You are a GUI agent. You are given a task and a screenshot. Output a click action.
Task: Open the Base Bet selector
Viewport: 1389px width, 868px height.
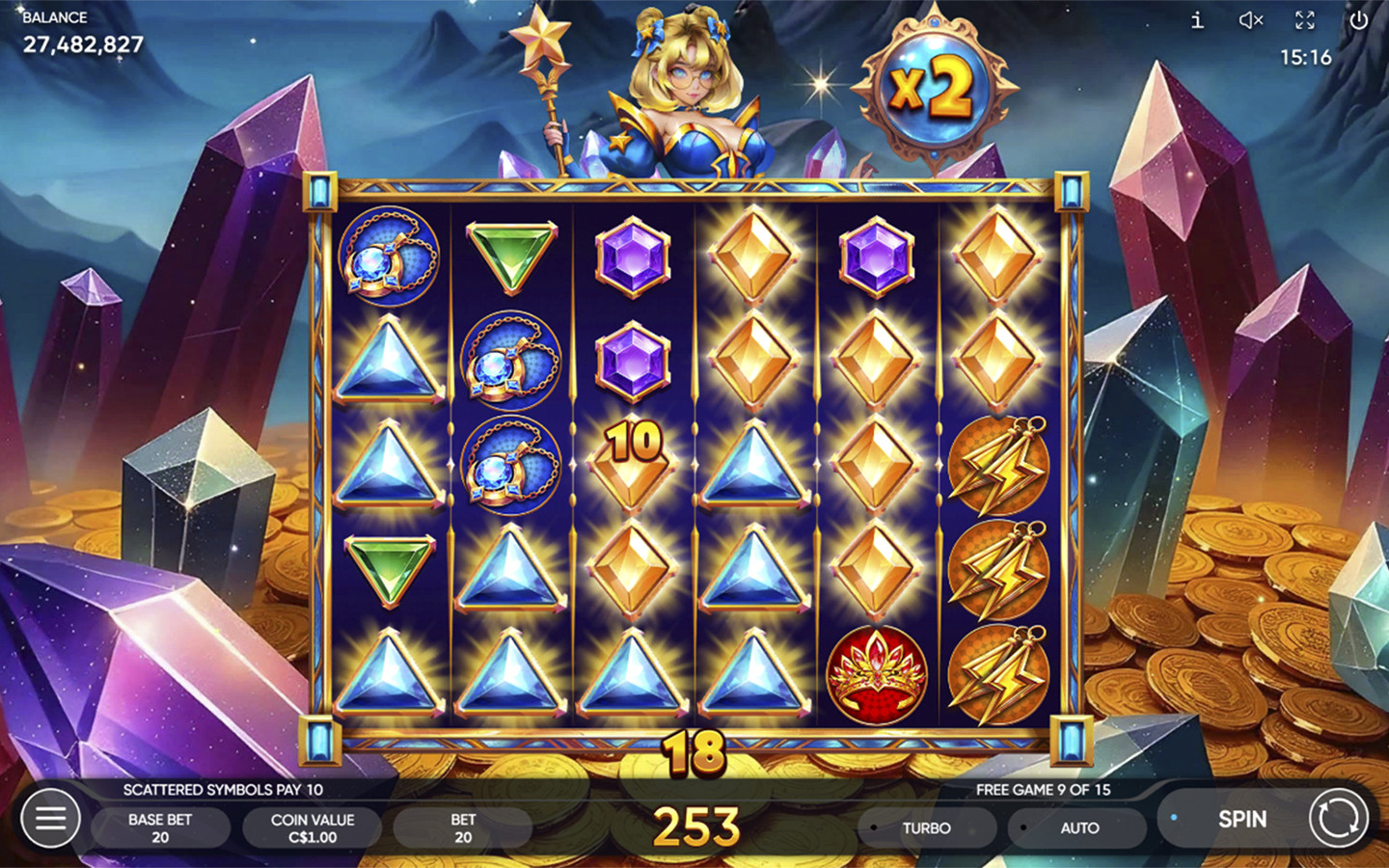(x=160, y=827)
